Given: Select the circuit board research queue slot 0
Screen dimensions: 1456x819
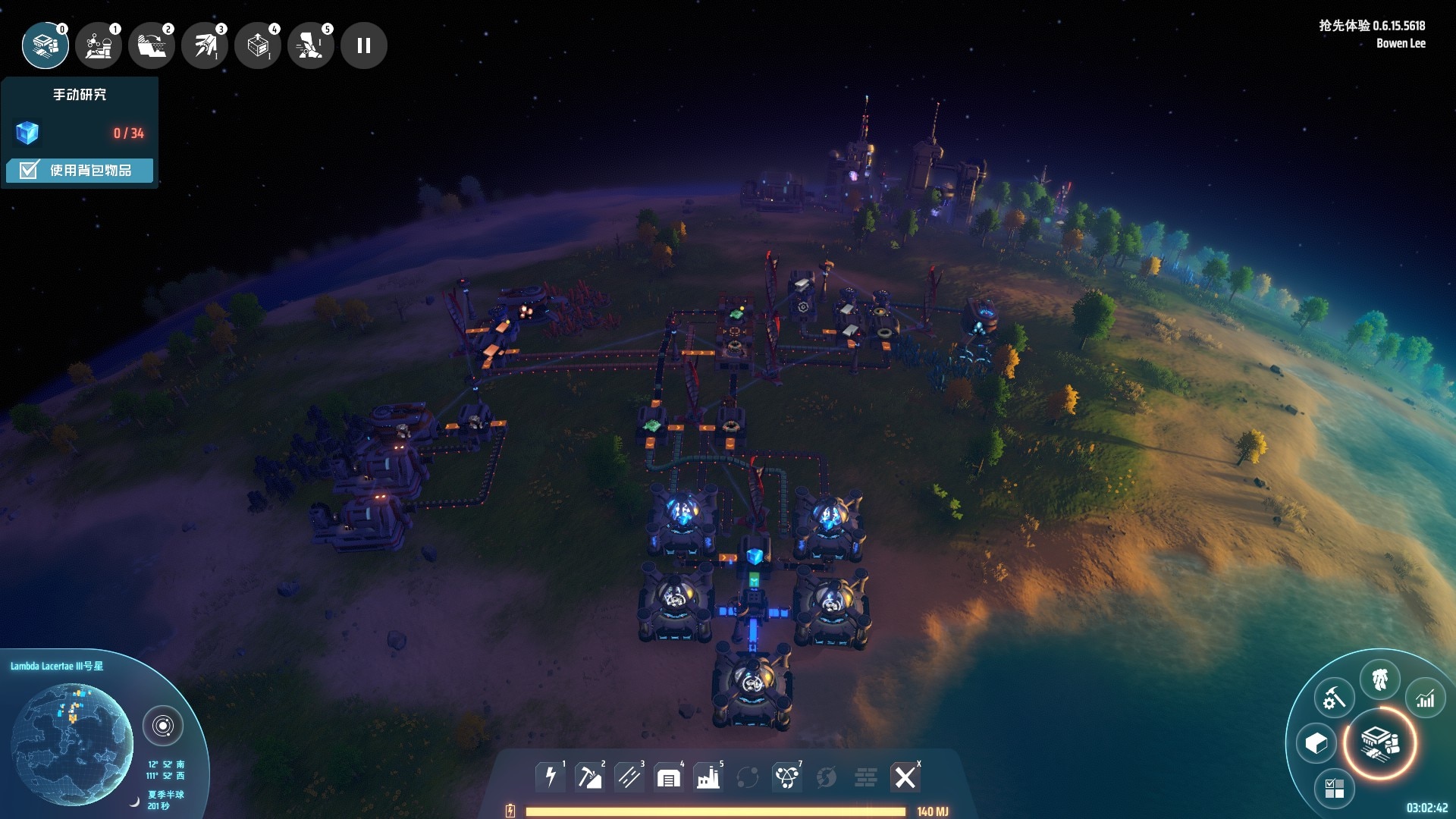Looking at the screenshot, I should tap(45, 45).
